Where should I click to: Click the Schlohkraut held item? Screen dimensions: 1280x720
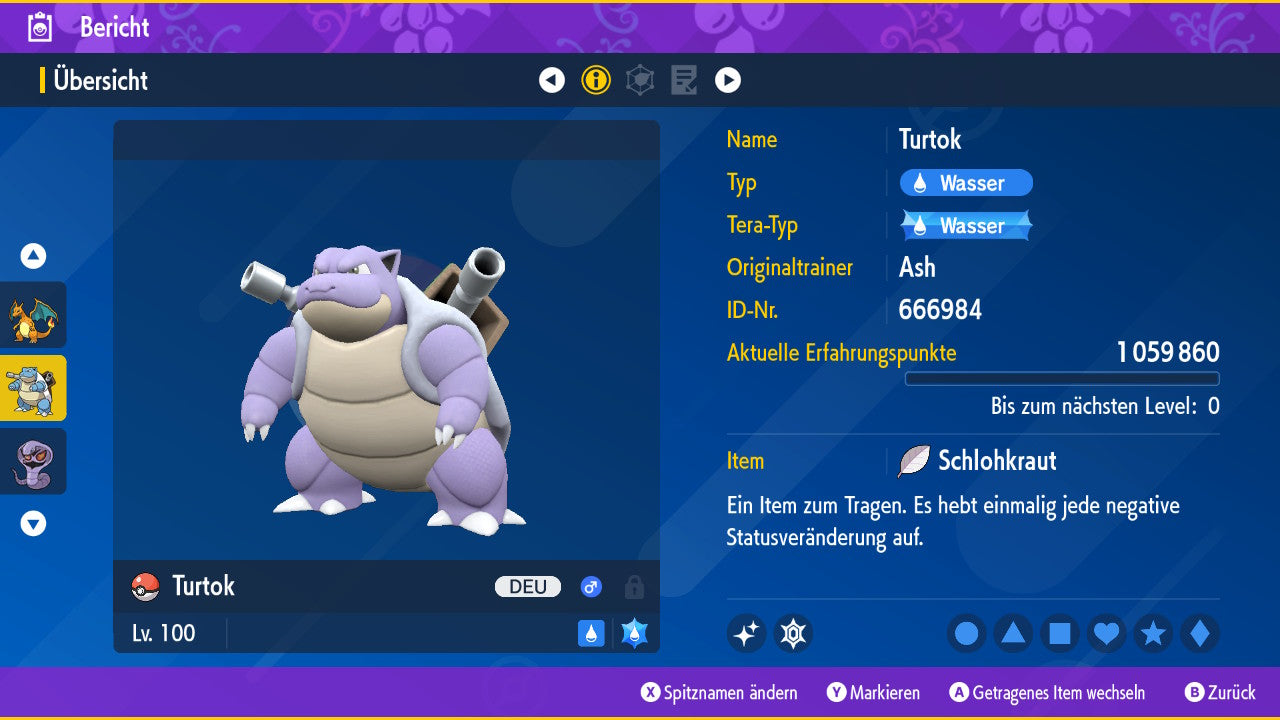point(994,461)
